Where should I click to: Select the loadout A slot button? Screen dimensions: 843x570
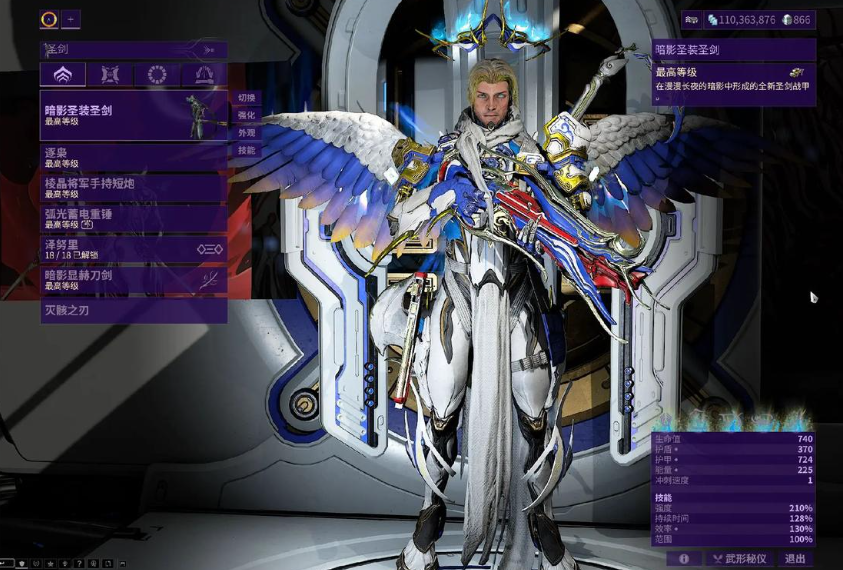click(49, 19)
